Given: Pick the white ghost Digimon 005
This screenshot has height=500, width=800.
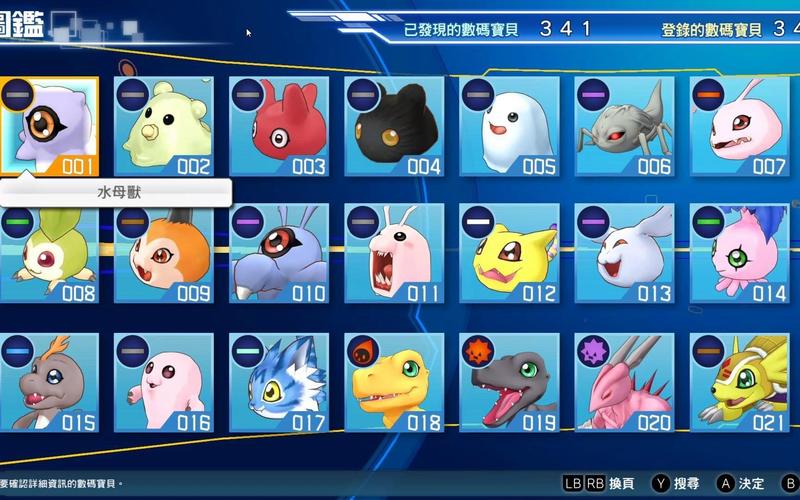Looking at the screenshot, I should point(509,126).
